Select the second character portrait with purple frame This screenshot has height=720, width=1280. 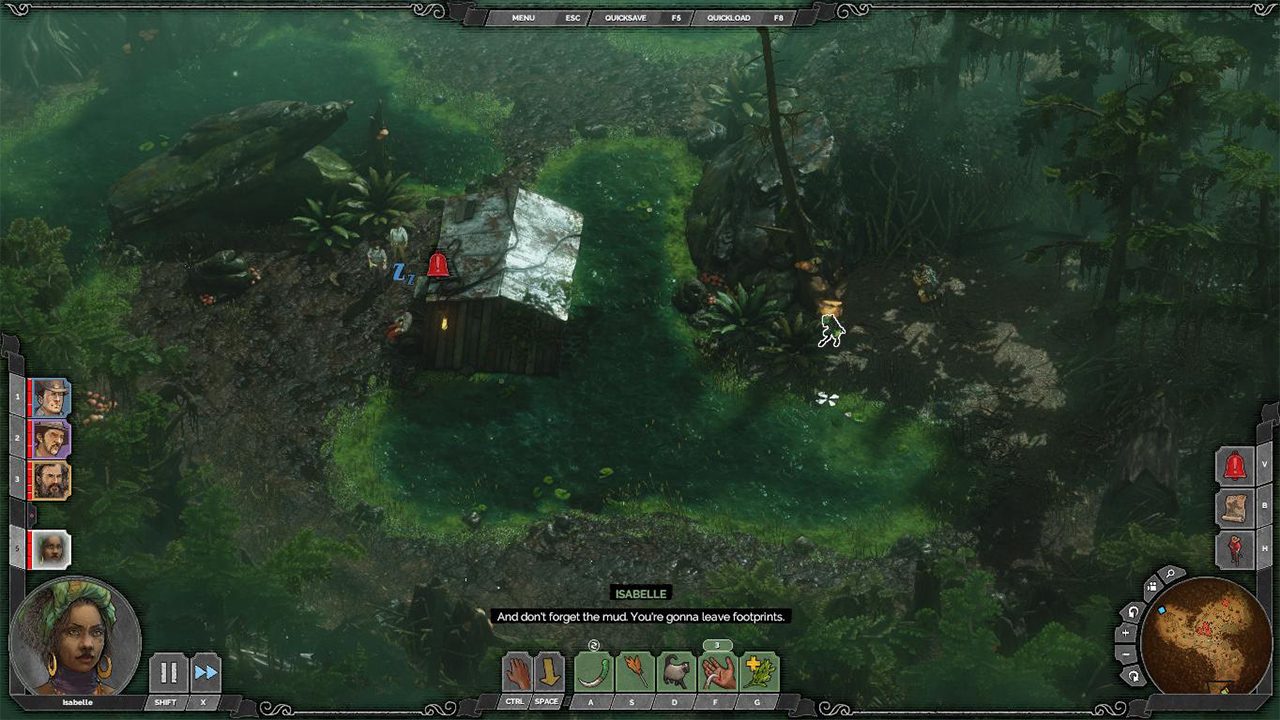[x=50, y=439]
